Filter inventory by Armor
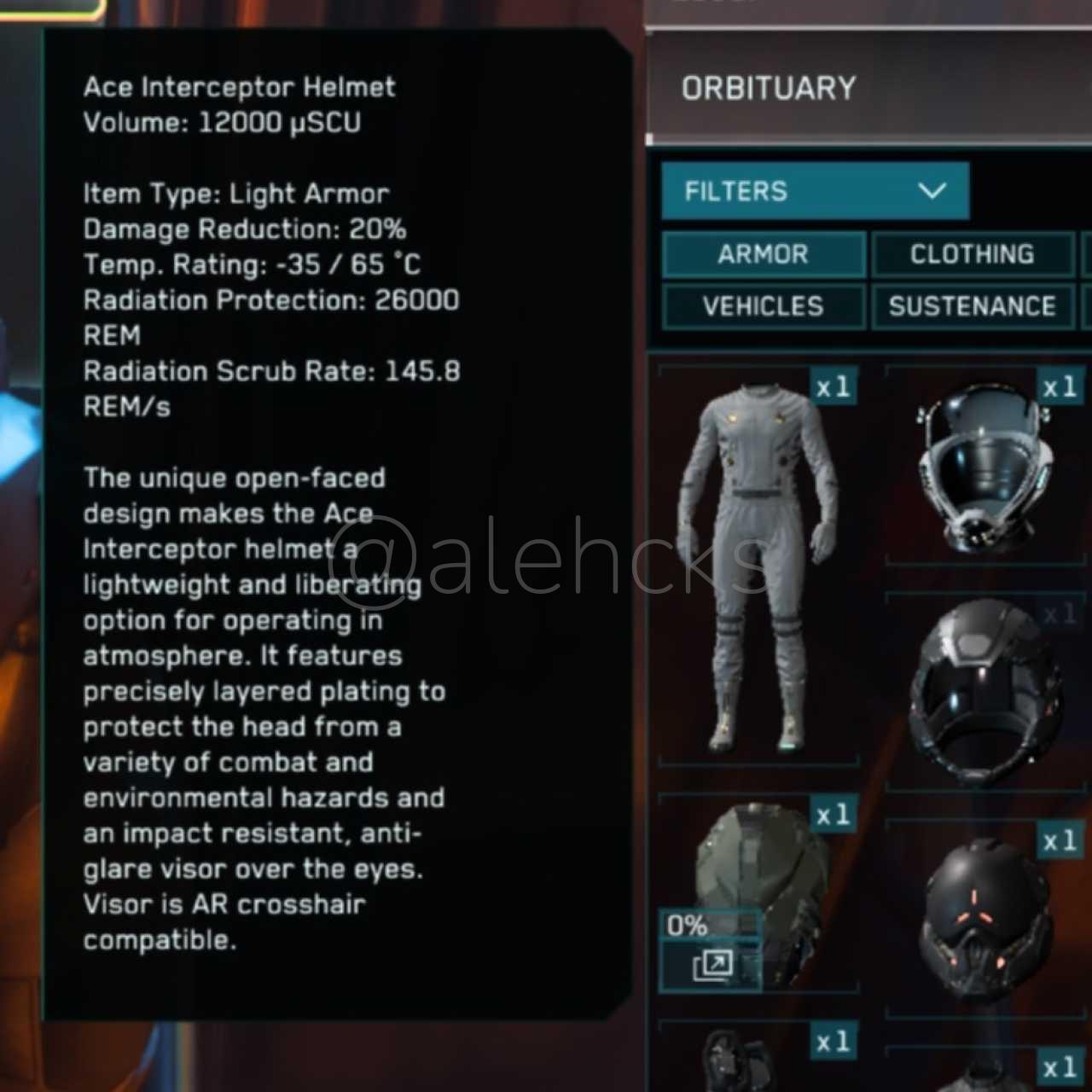Viewport: 1092px width, 1092px height. point(764,254)
